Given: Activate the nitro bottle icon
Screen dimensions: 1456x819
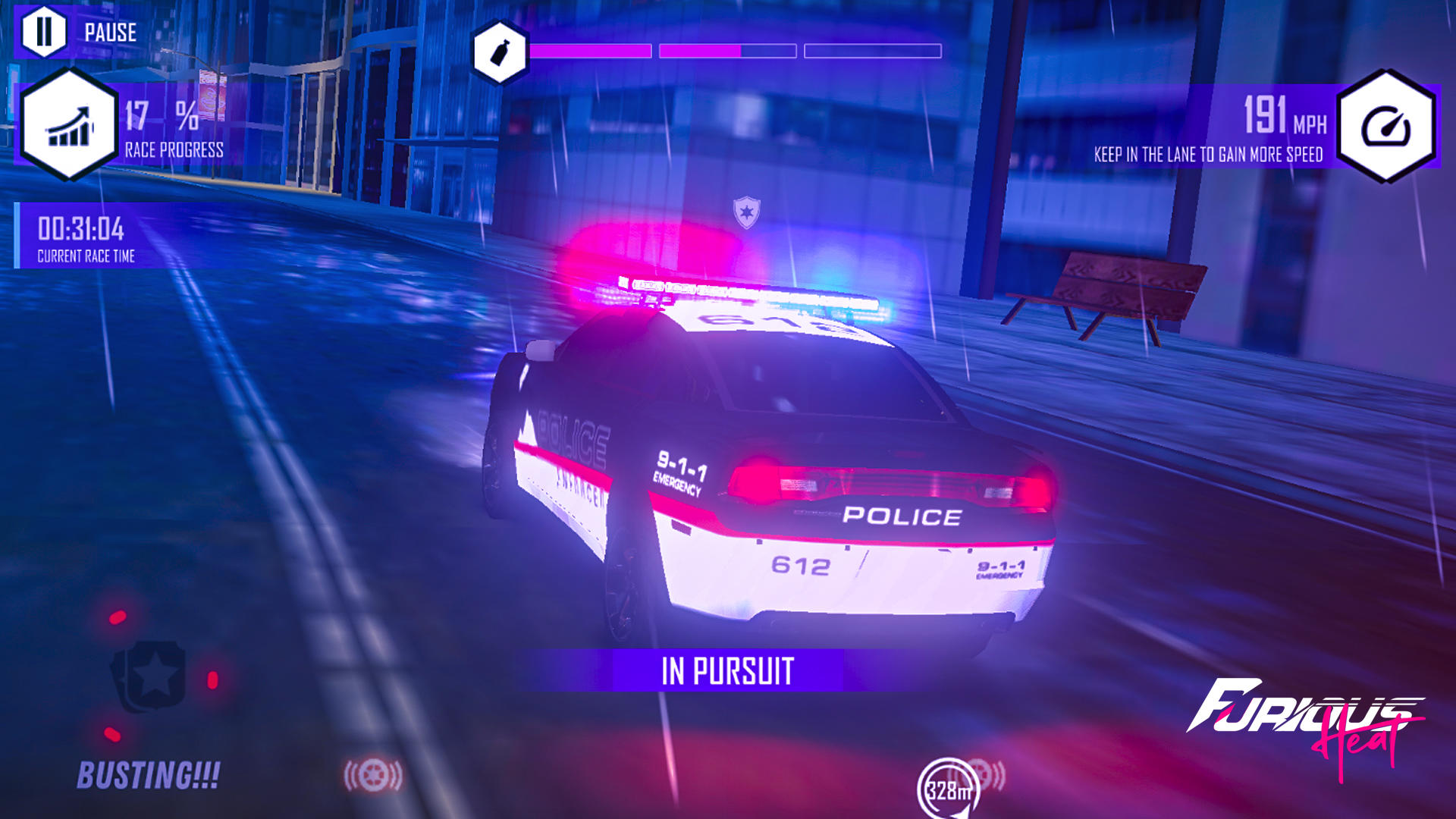Looking at the screenshot, I should pyautogui.click(x=498, y=49).
